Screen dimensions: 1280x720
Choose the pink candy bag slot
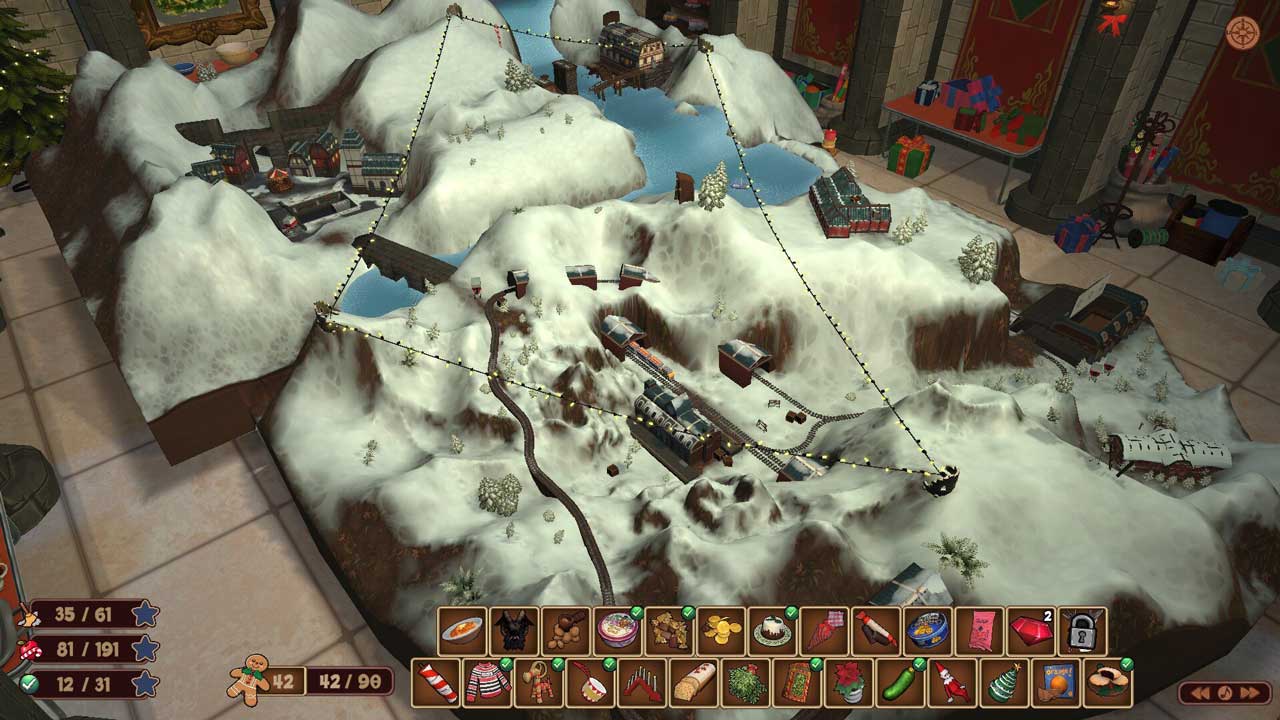click(x=979, y=631)
